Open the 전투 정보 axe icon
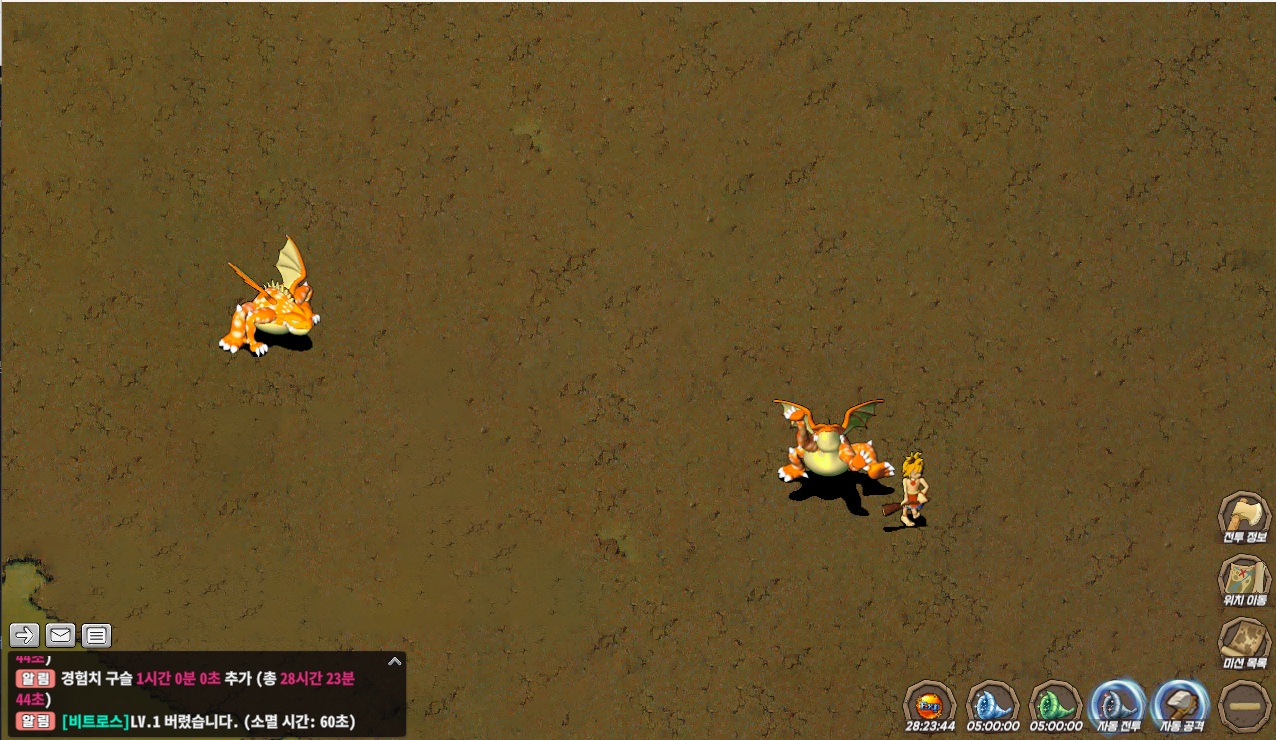The height and width of the screenshot is (740, 1276). [1243, 516]
